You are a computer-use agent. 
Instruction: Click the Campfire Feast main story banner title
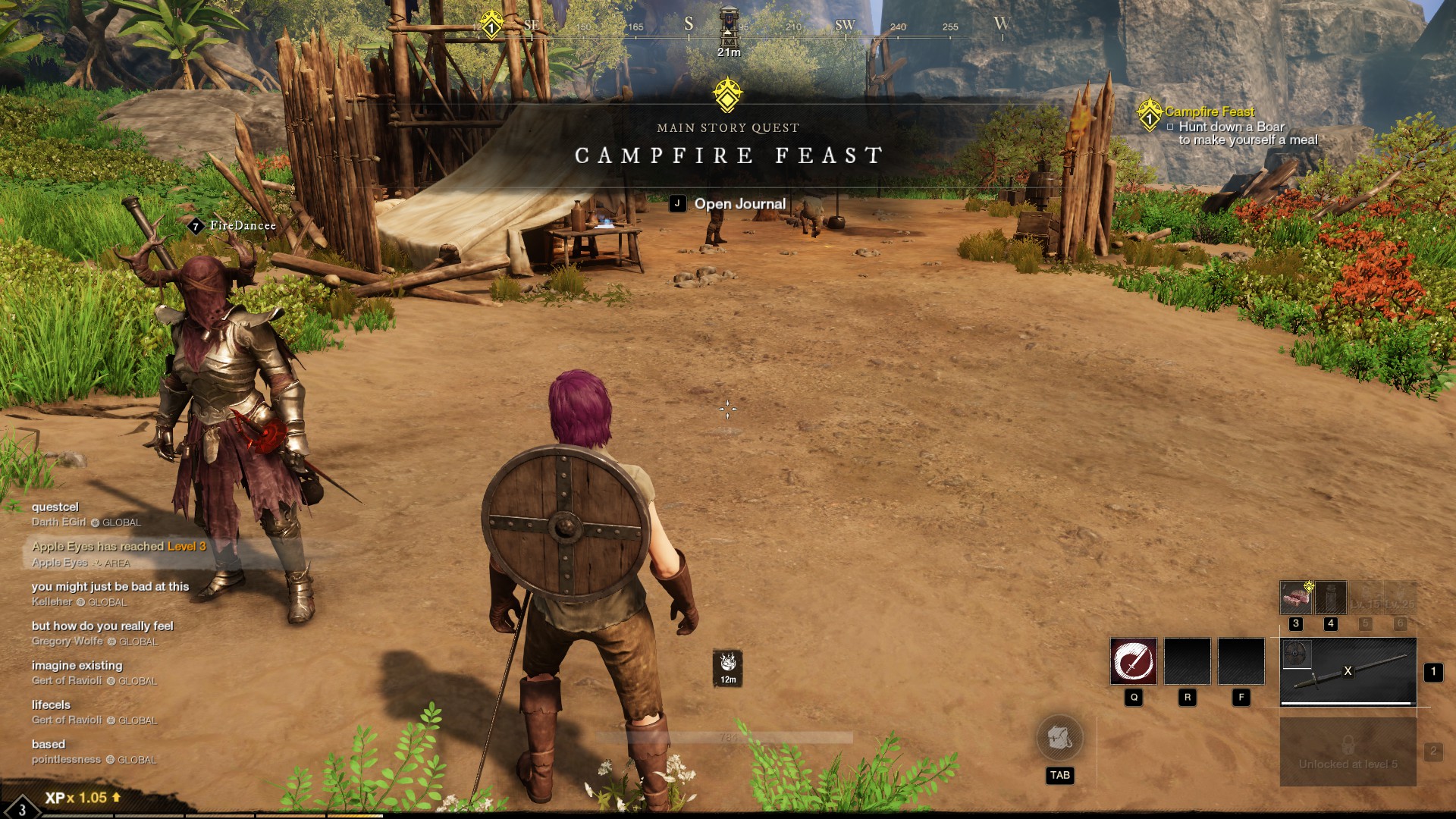pyautogui.click(x=728, y=155)
